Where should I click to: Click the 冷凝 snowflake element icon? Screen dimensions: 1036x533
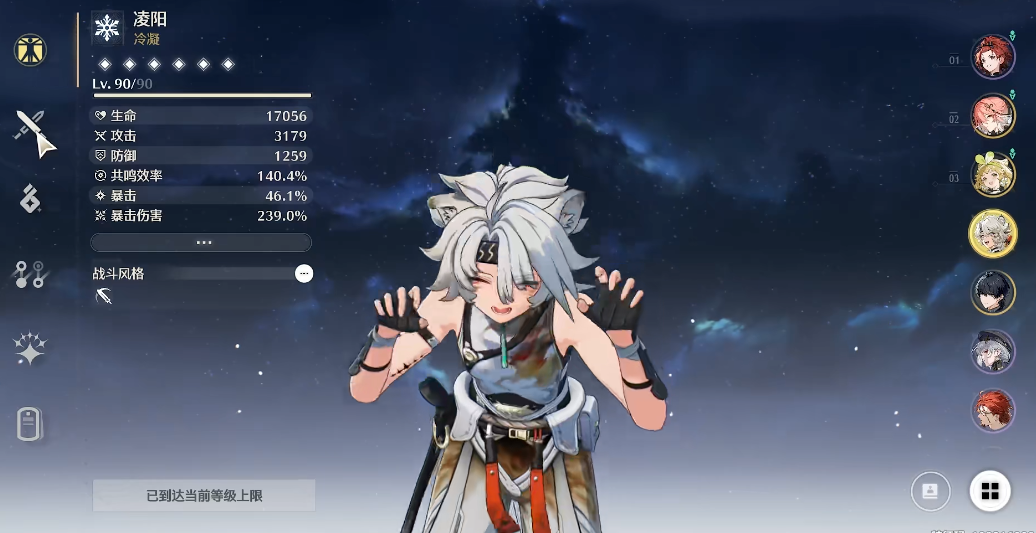(107, 28)
